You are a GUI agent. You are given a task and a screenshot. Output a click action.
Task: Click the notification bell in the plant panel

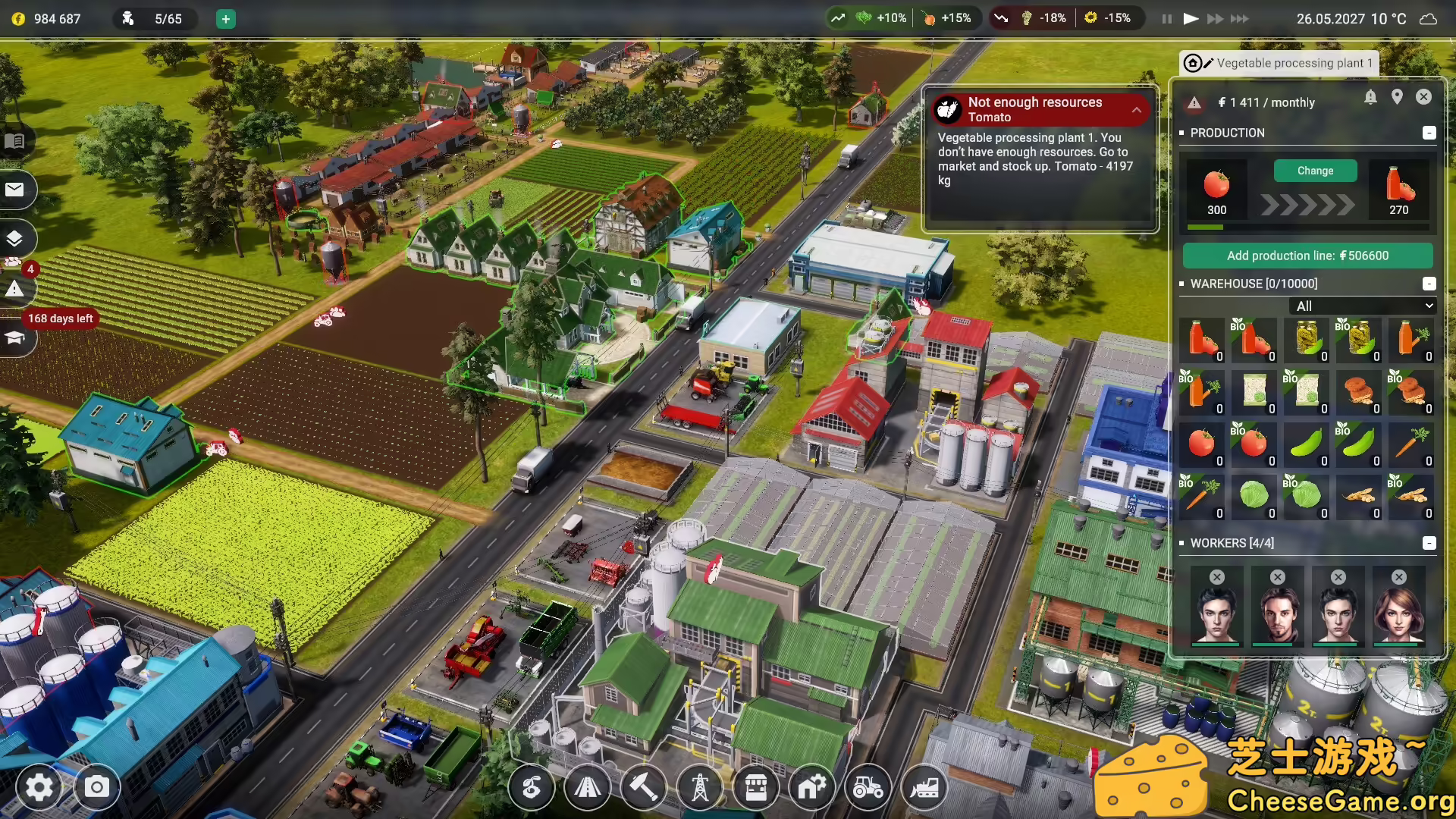tap(1371, 97)
